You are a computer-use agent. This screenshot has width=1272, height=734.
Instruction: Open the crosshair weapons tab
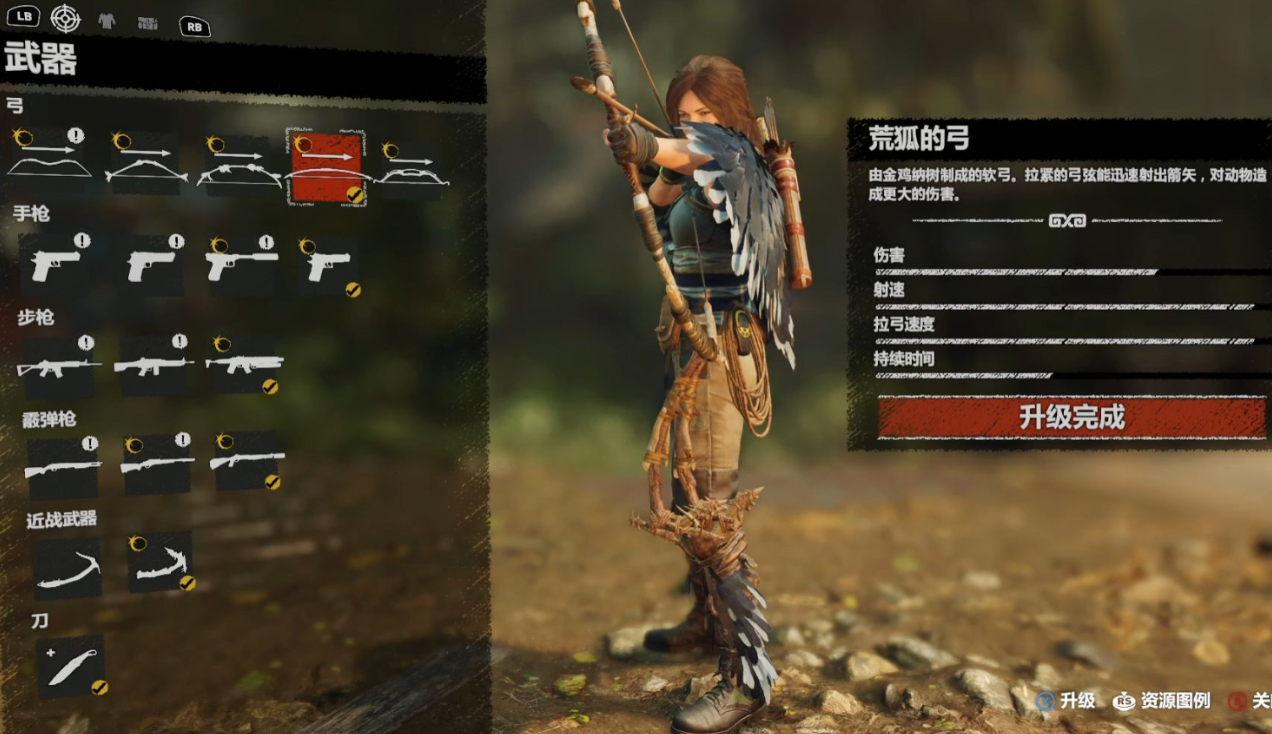point(66,18)
